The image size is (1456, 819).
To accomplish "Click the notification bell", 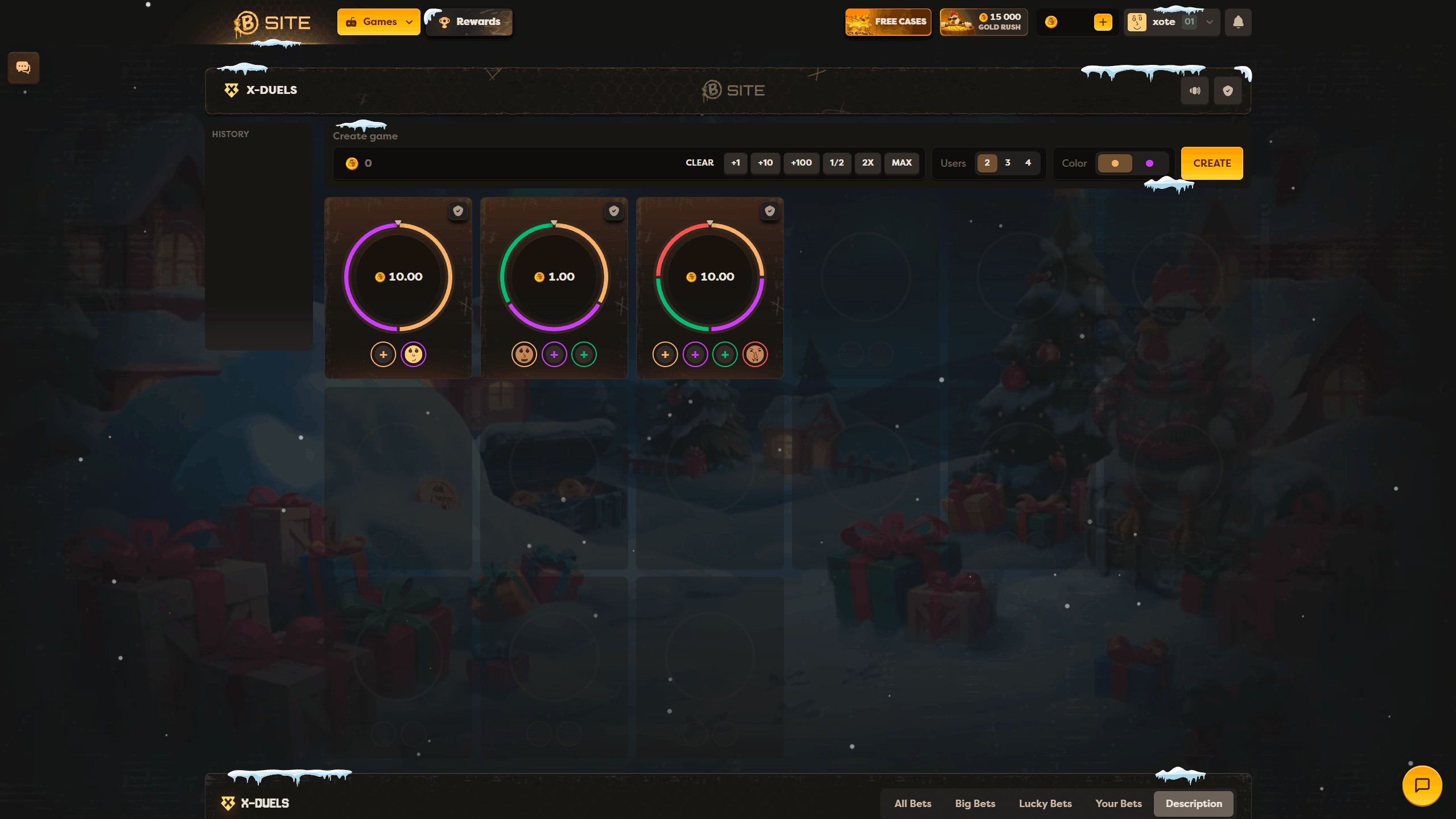I will 1238,22.
